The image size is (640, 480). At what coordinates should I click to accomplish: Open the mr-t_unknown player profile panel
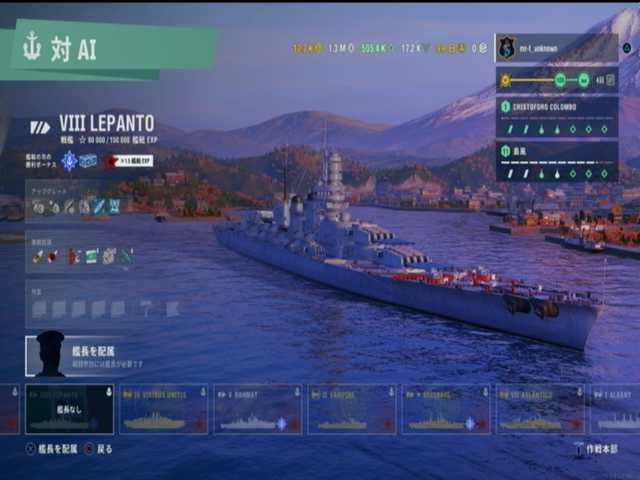pyautogui.click(x=556, y=48)
